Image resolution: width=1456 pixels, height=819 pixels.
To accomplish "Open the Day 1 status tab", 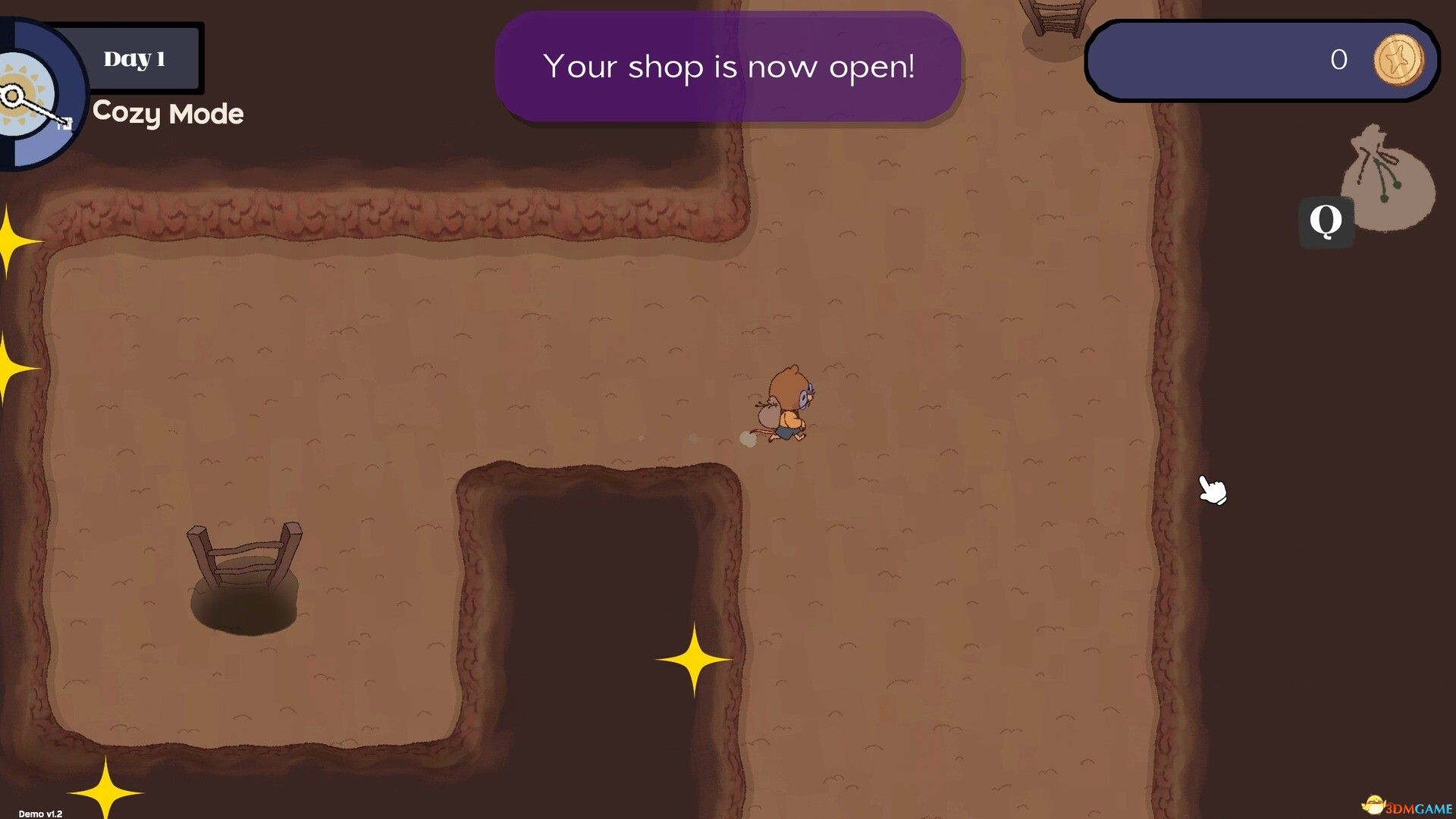I will point(139,57).
